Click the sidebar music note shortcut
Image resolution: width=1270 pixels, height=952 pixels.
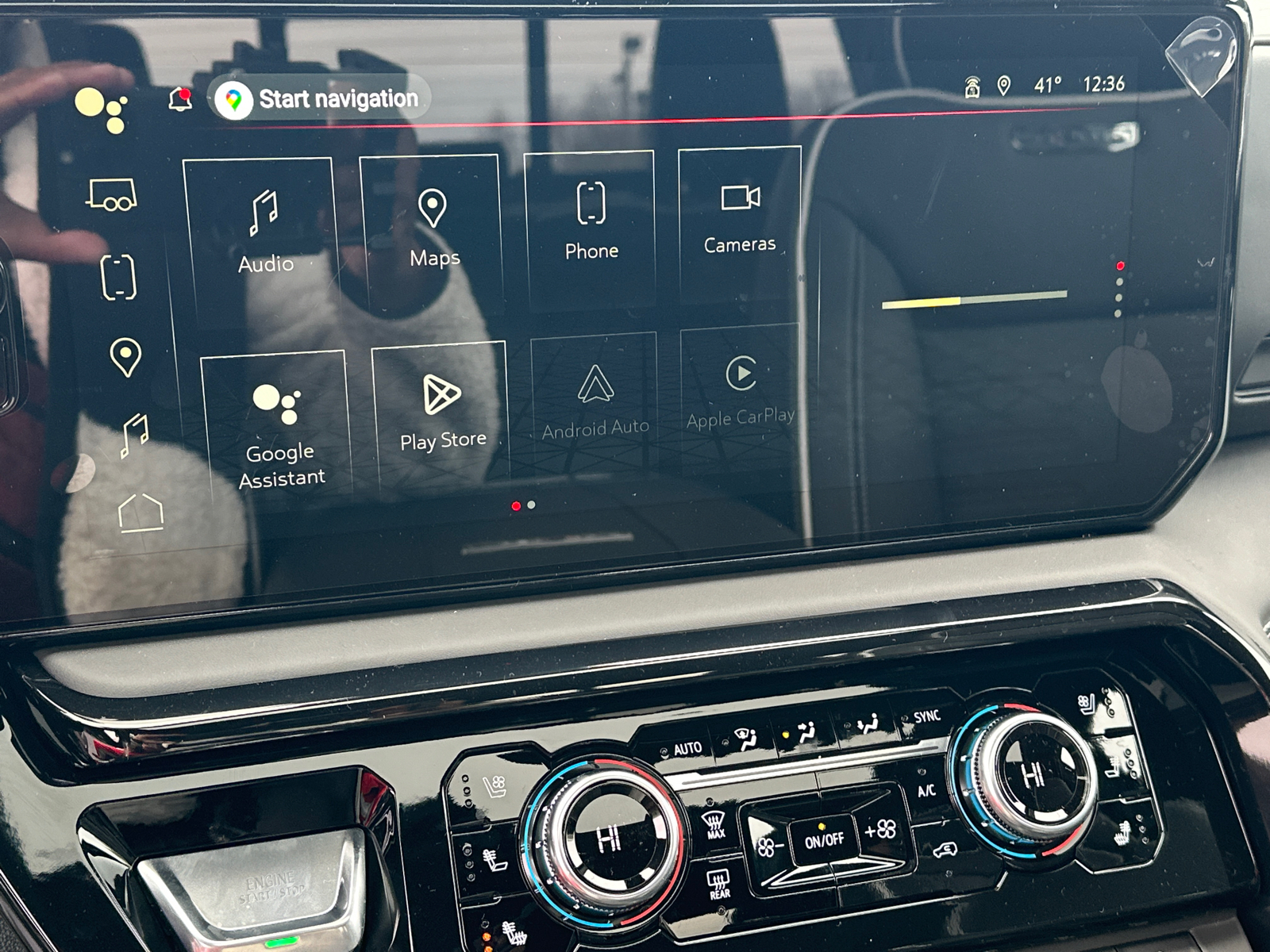134,436
